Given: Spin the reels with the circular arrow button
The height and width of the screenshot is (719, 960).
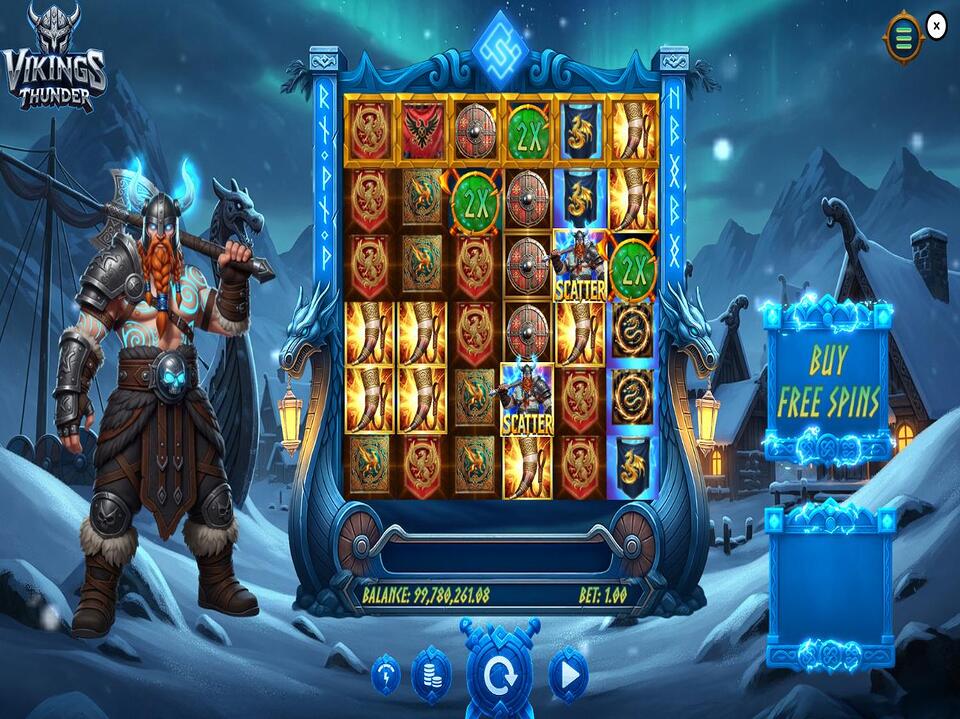Looking at the screenshot, I should [x=499, y=675].
